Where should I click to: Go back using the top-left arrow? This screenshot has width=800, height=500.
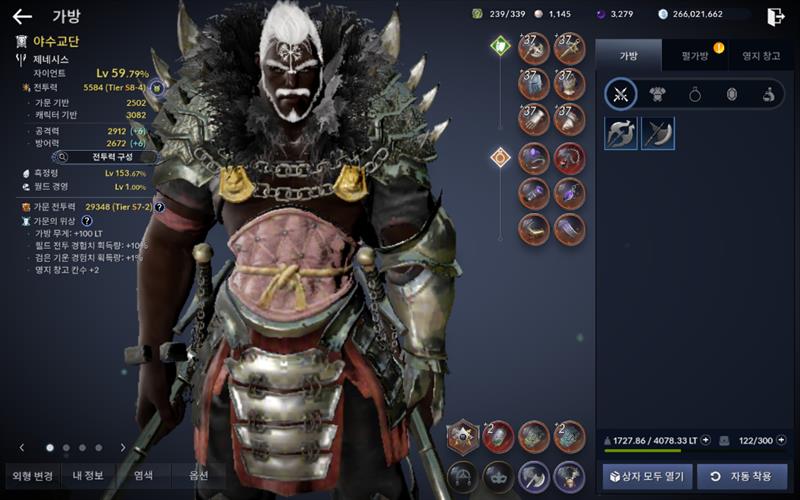[x=22, y=17]
